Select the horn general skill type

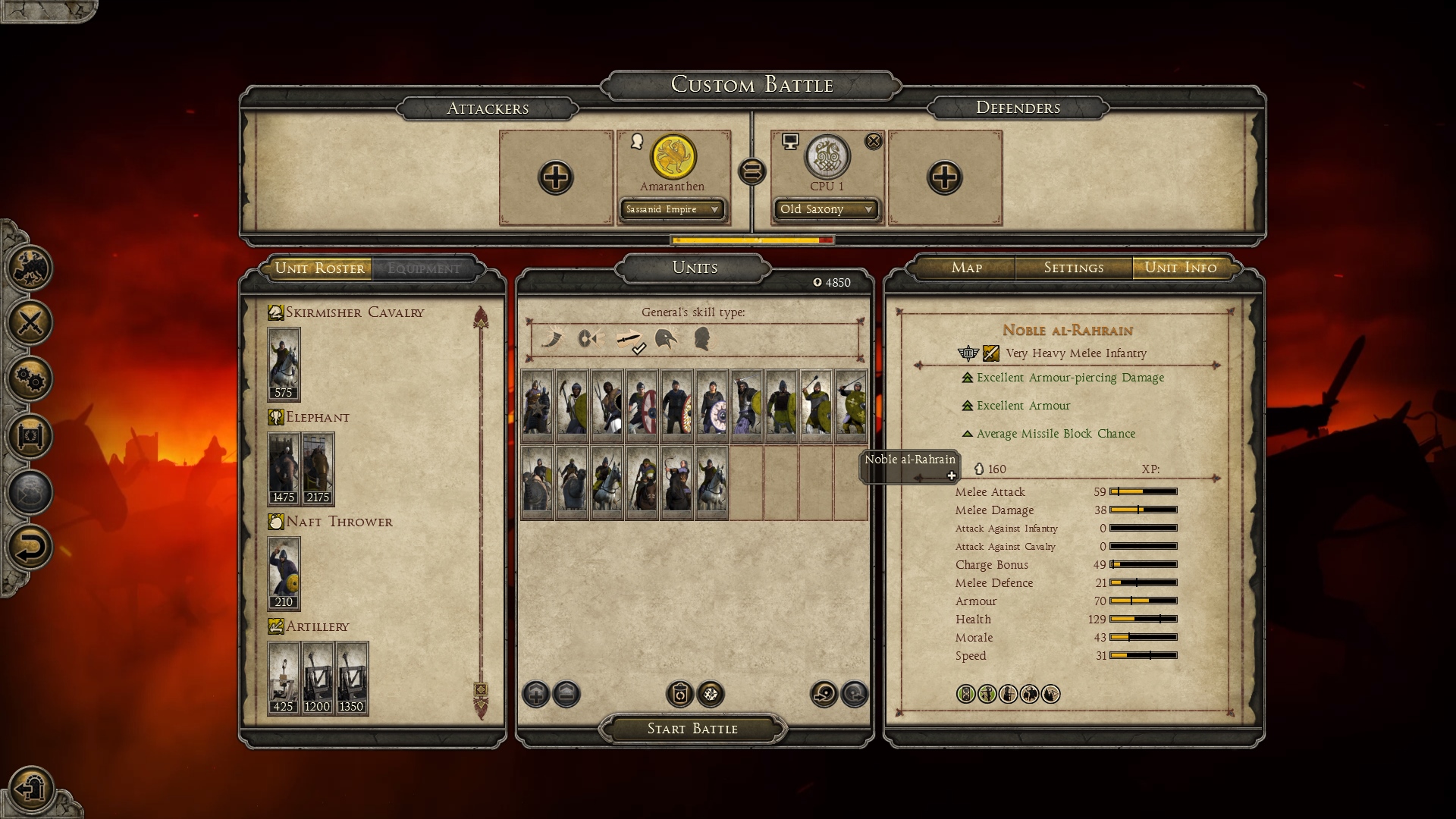552,338
